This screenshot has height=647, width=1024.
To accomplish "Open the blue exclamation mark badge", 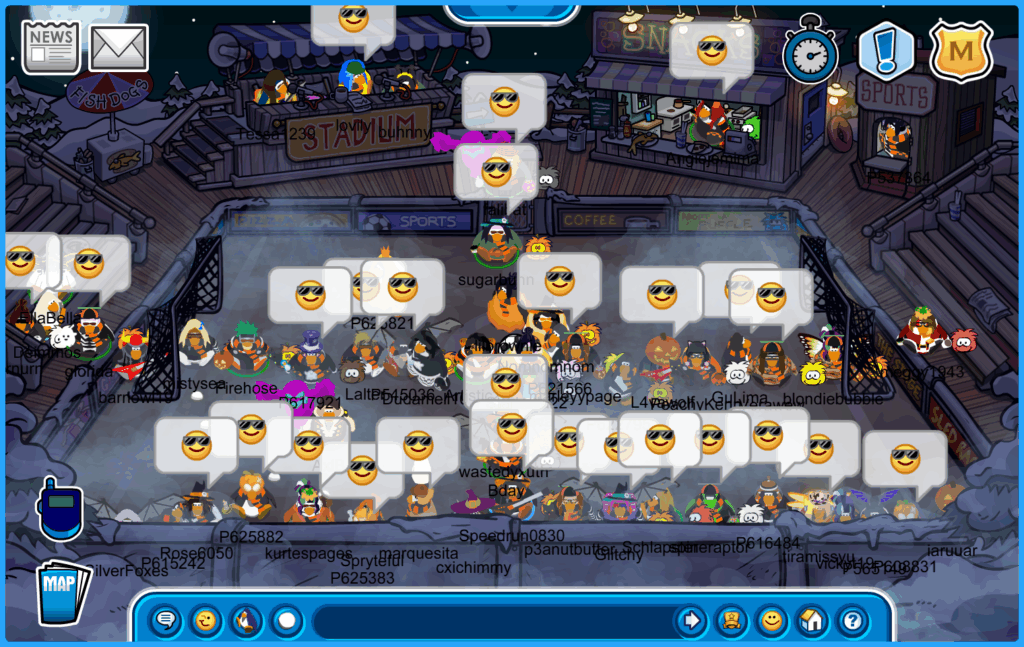I will (x=886, y=51).
